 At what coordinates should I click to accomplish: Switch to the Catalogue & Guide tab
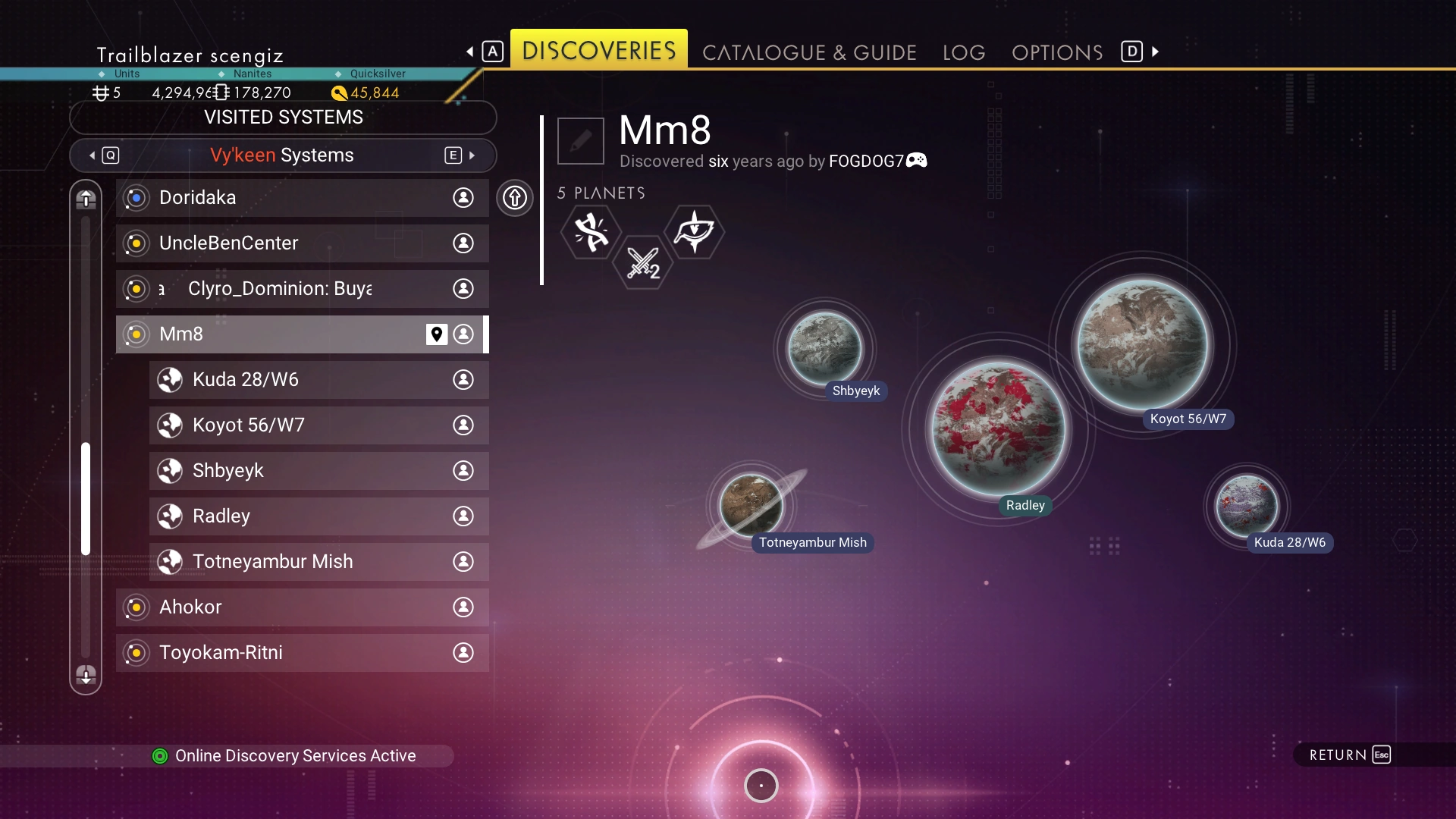point(809,52)
